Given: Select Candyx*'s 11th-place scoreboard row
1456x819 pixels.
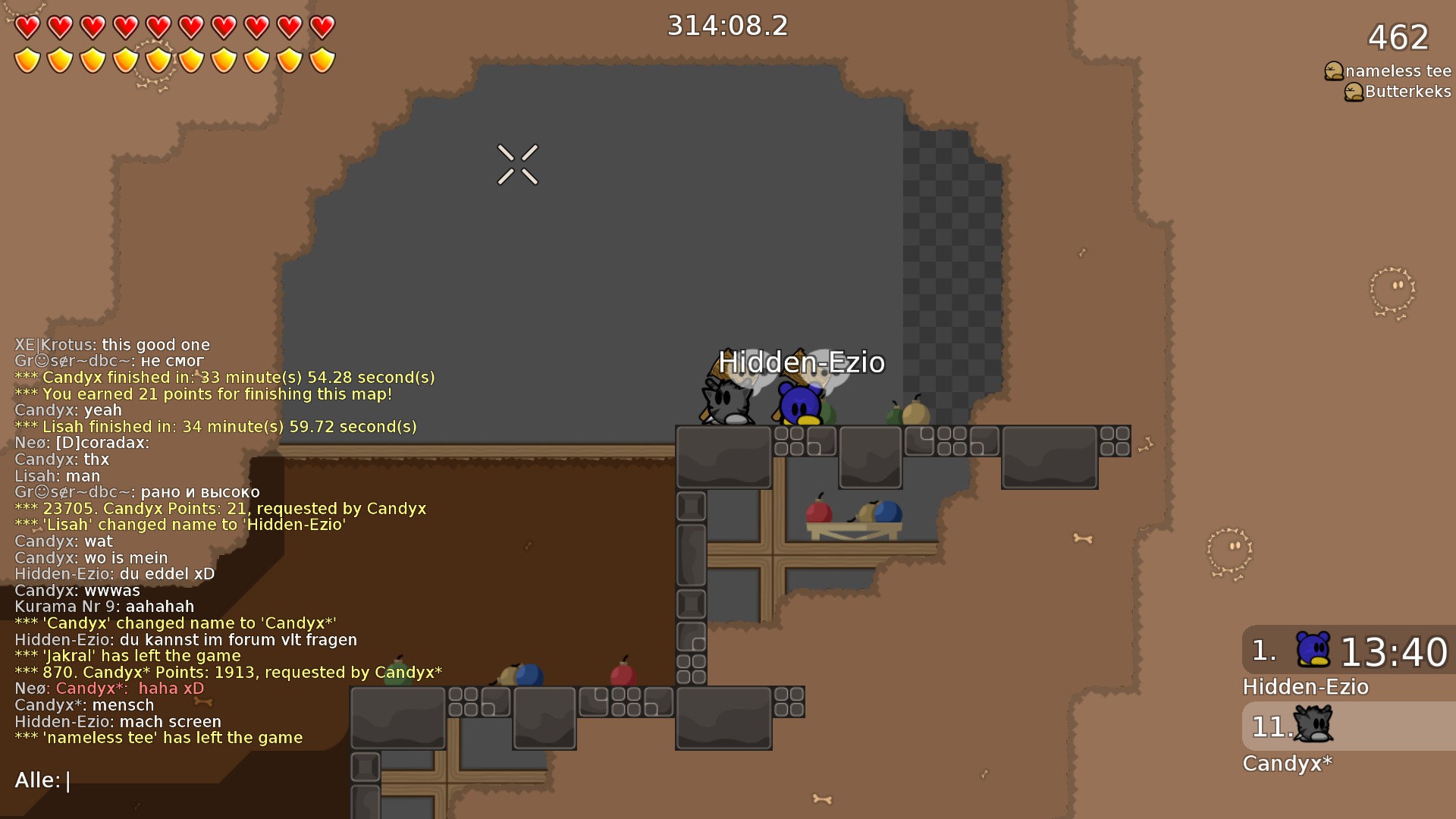Looking at the screenshot, I should pos(1348,726).
